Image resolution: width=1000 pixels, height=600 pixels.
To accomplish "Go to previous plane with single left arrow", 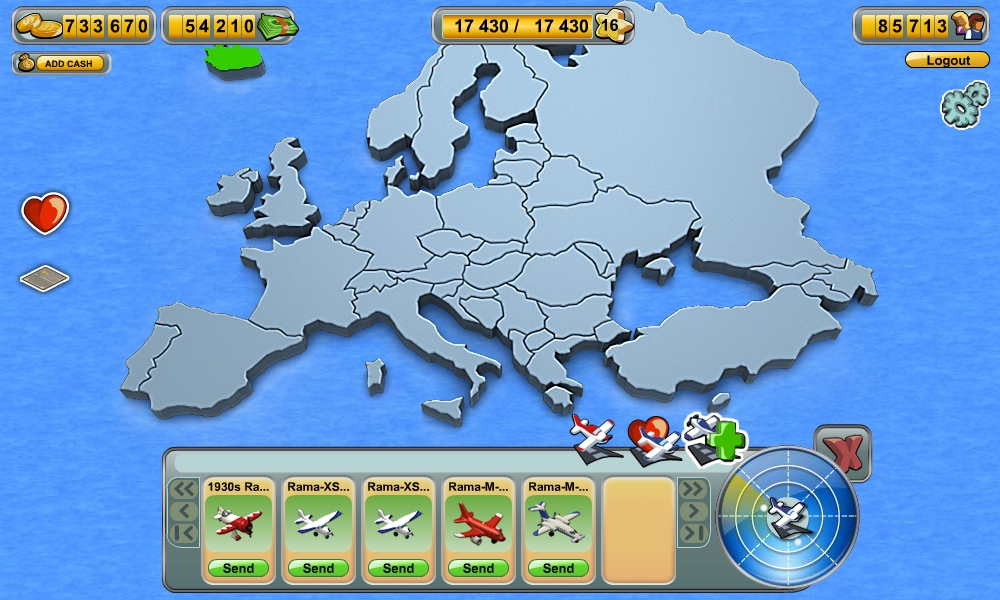I will pos(183,511).
